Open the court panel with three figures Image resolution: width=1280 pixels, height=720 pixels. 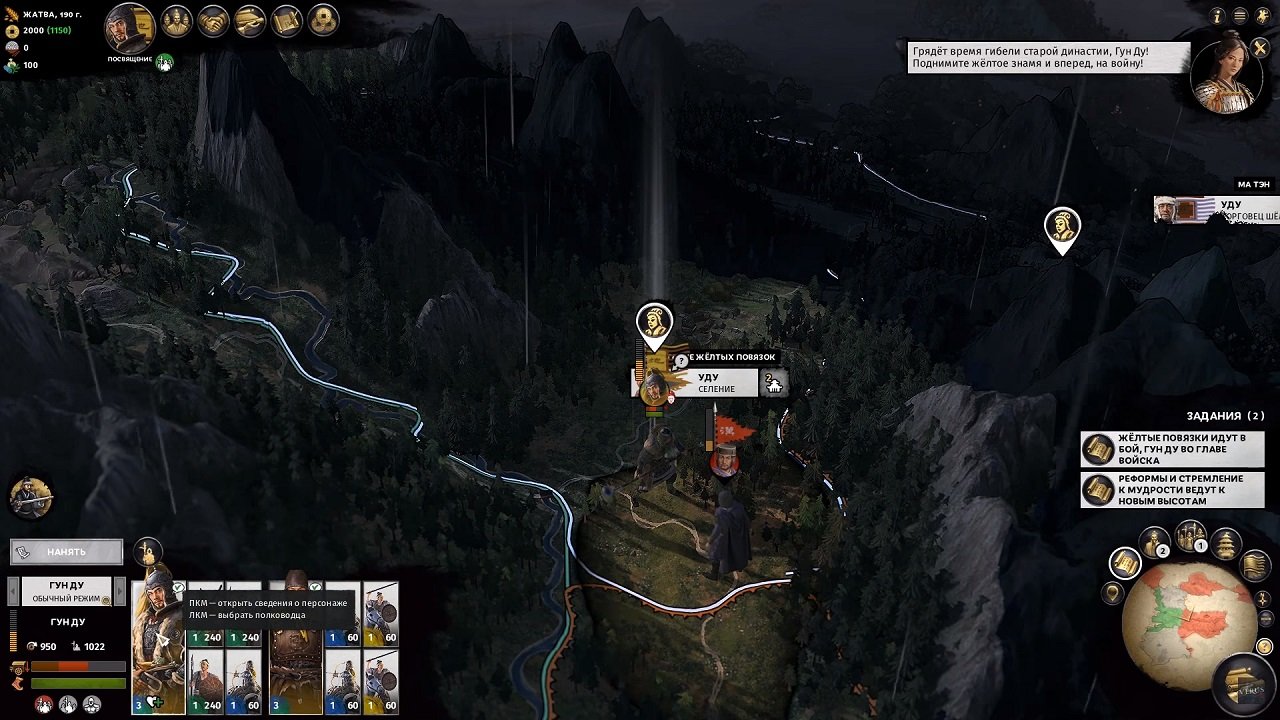click(176, 20)
